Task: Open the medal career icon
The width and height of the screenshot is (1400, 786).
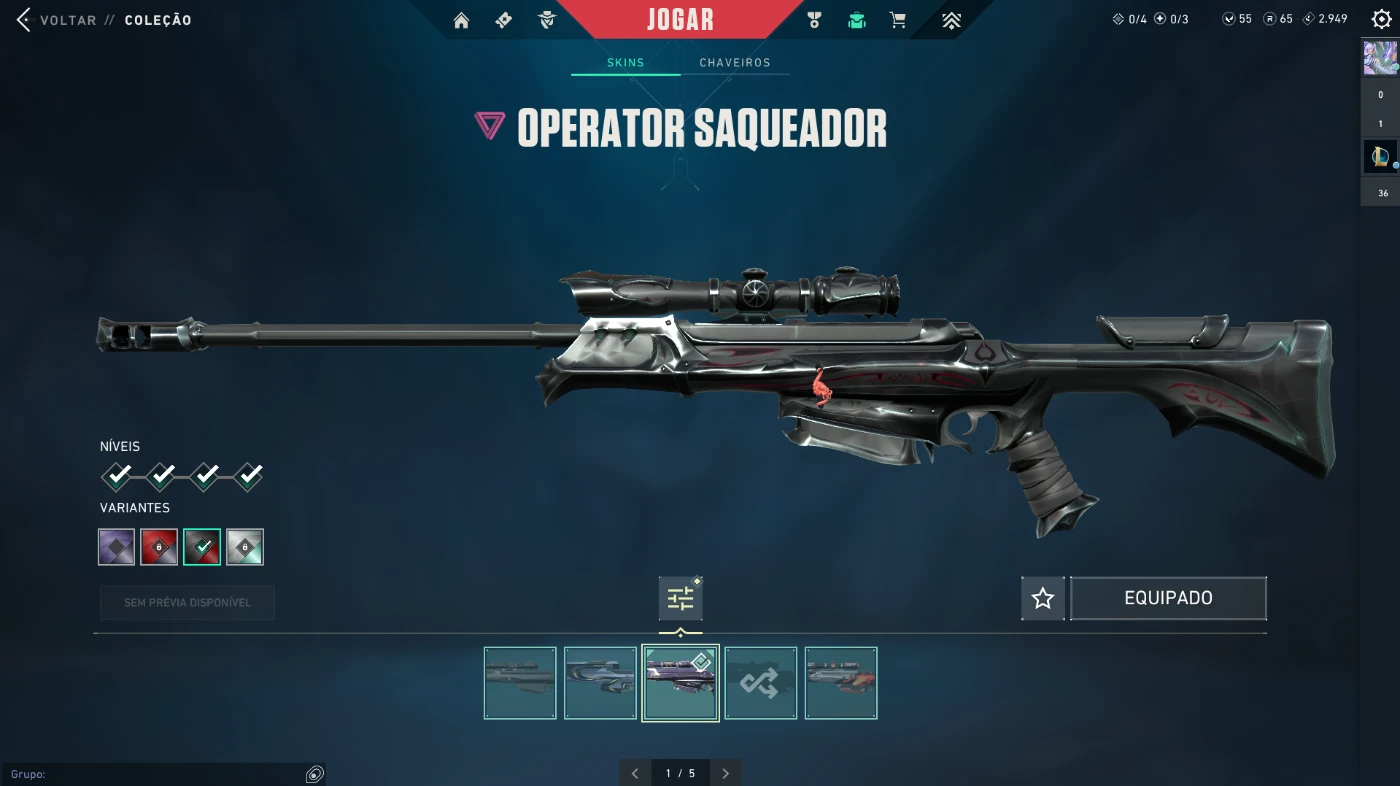Action: tap(814, 20)
